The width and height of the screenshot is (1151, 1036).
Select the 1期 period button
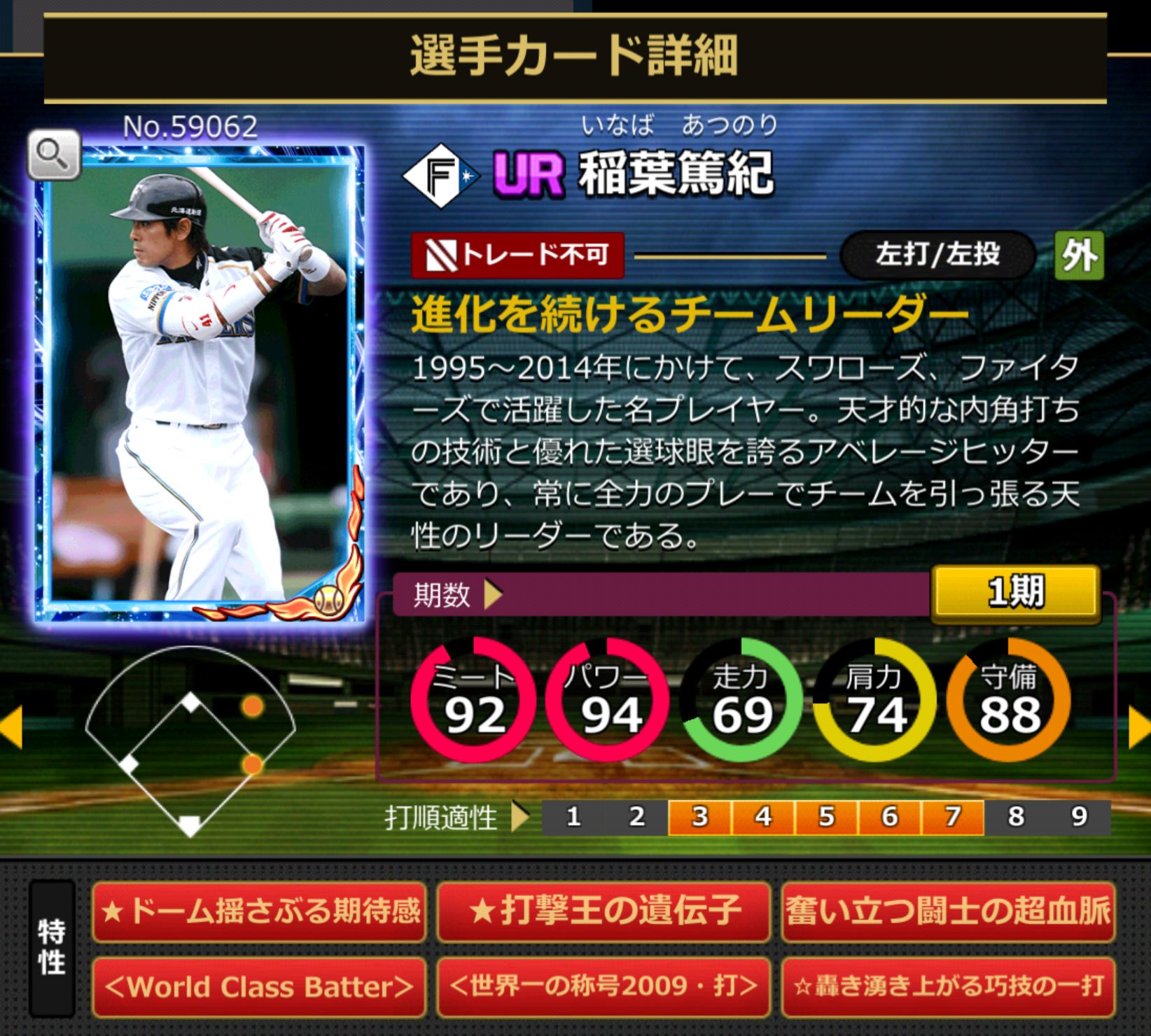click(1015, 592)
